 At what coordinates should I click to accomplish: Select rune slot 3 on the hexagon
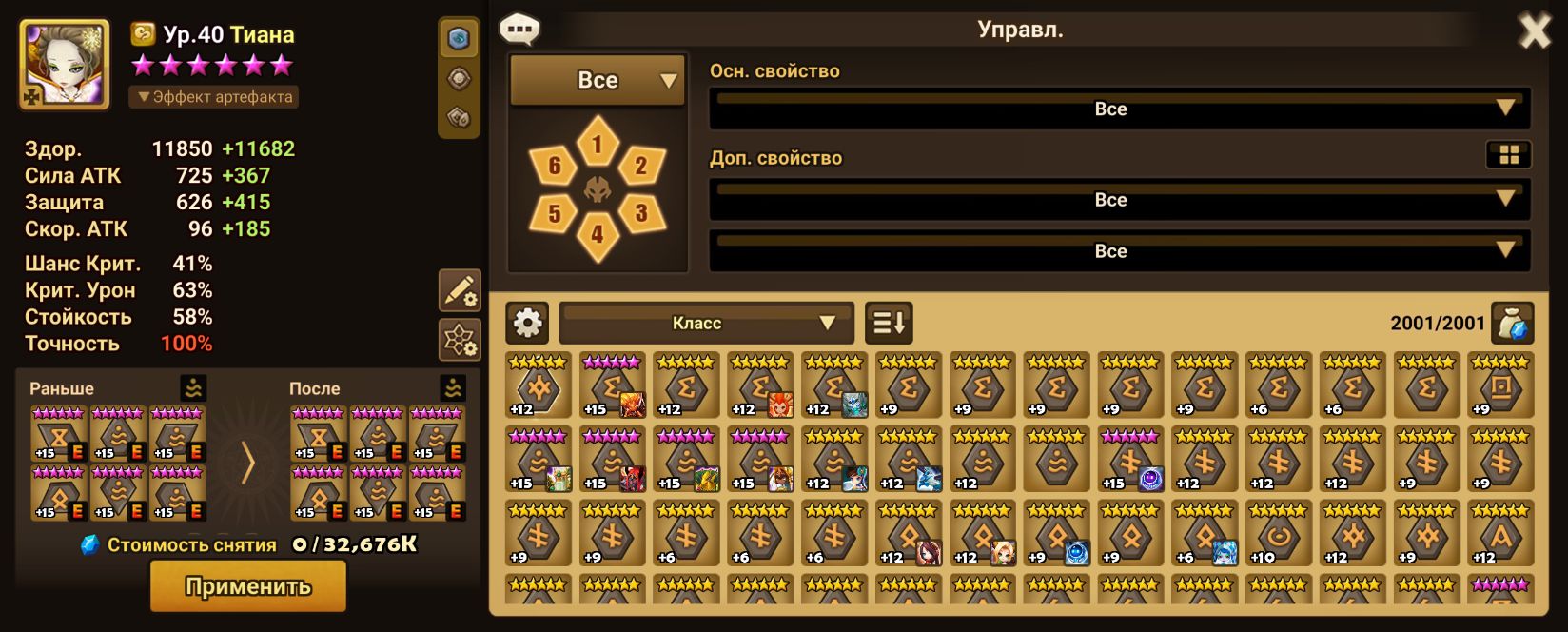coord(640,212)
